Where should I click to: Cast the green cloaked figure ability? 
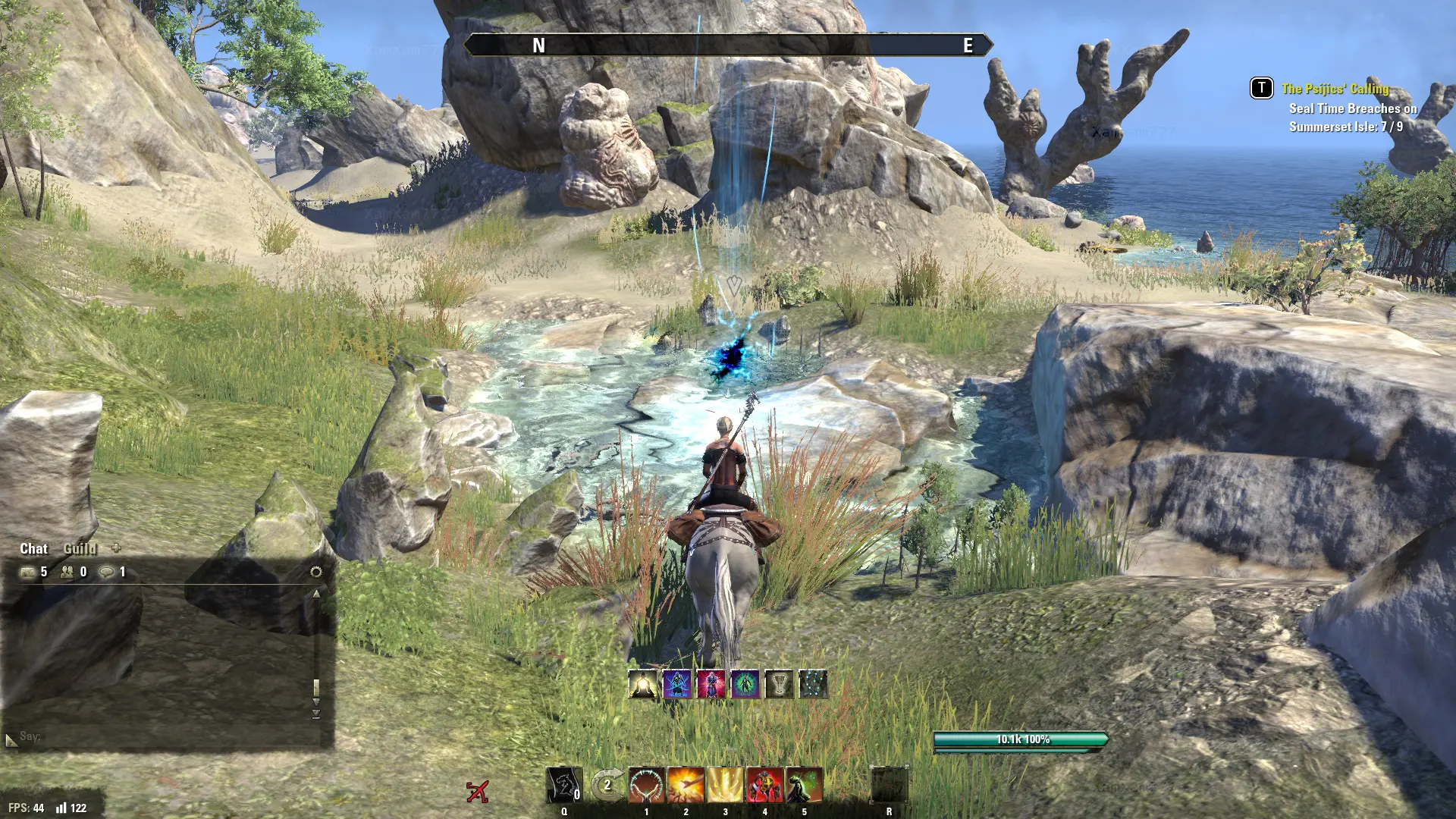pos(805,785)
